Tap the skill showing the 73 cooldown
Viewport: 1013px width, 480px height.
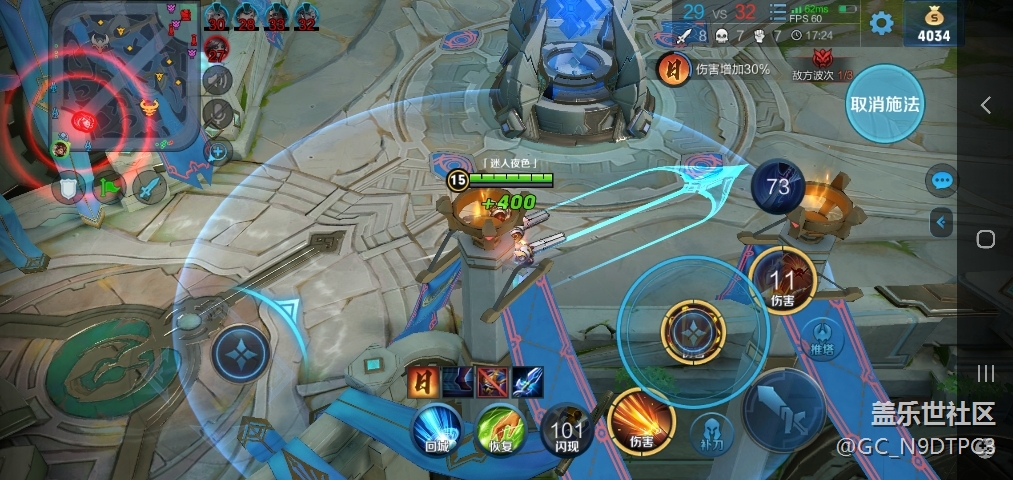point(778,186)
